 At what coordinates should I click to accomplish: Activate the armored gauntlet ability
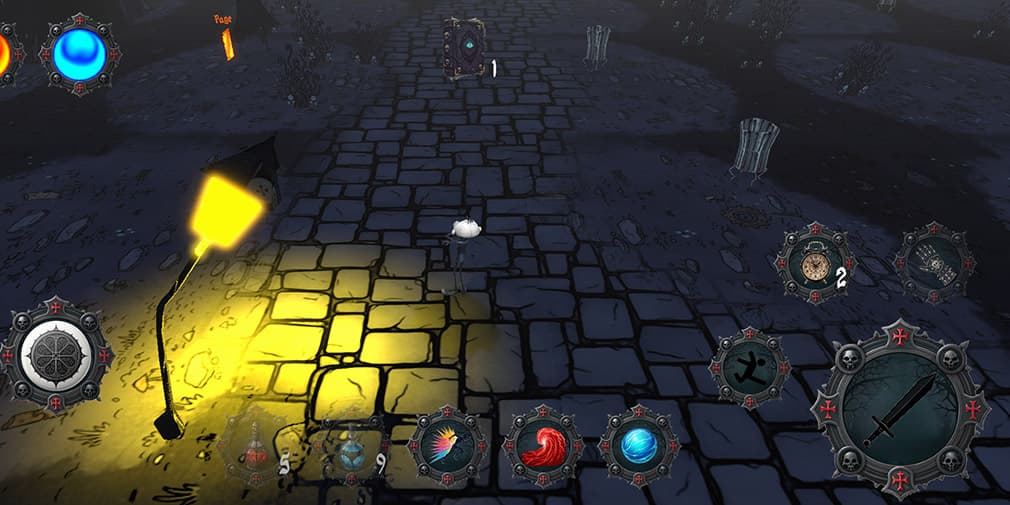(932, 263)
